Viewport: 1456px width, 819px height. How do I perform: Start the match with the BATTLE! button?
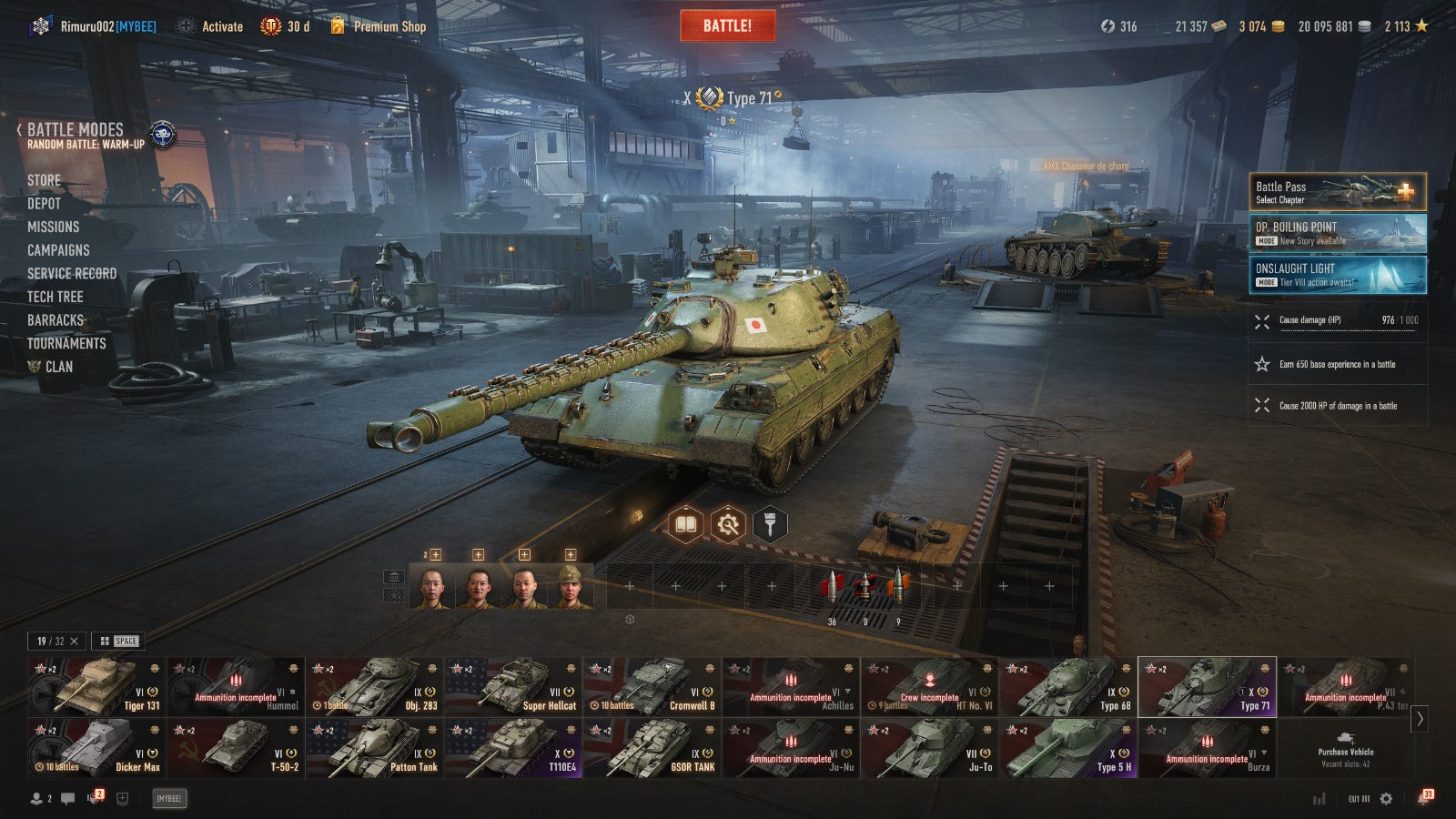point(727,25)
